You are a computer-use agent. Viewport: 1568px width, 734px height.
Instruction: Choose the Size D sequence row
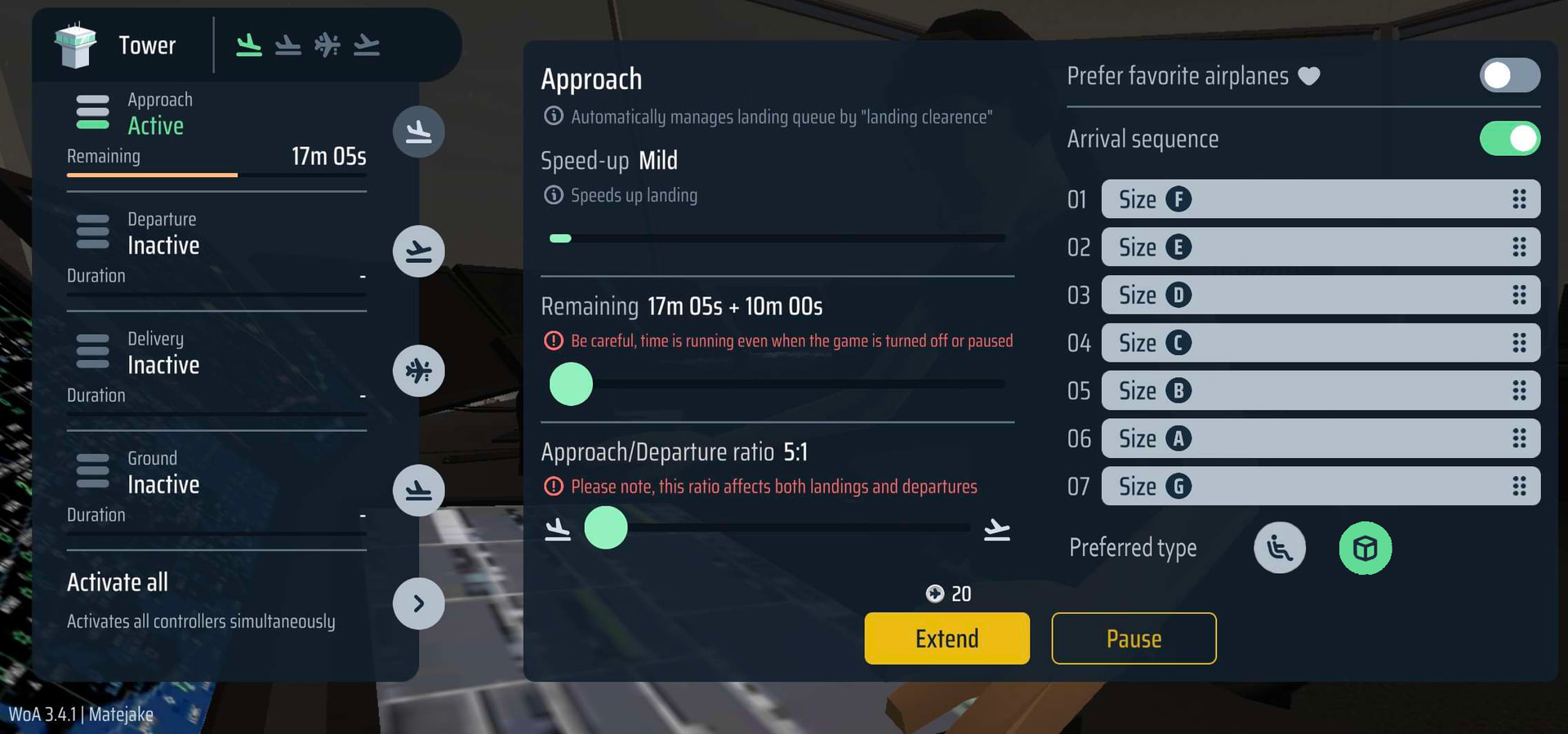coord(1319,295)
